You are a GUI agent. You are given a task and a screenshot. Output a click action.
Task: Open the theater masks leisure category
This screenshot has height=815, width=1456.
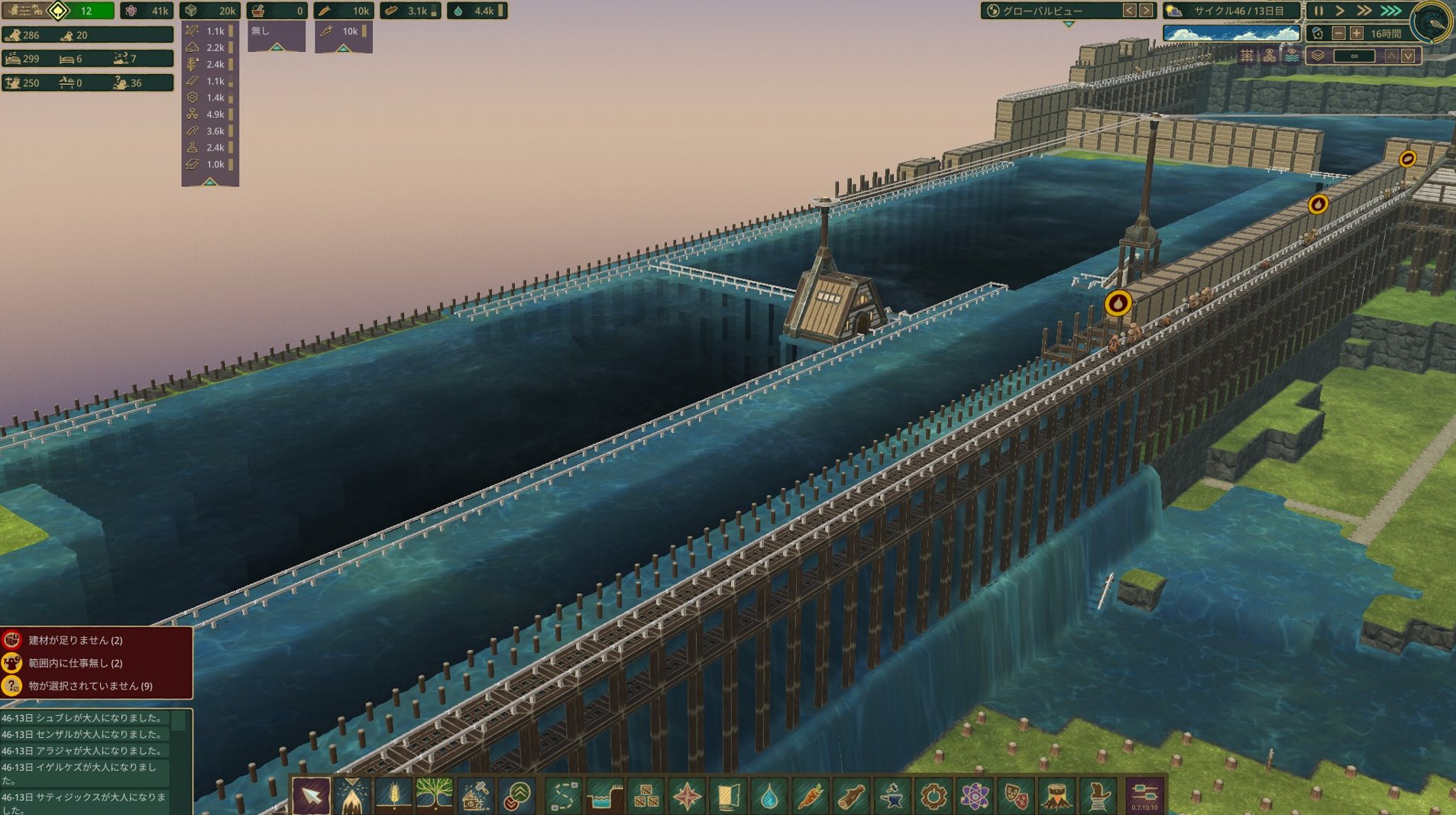1015,797
